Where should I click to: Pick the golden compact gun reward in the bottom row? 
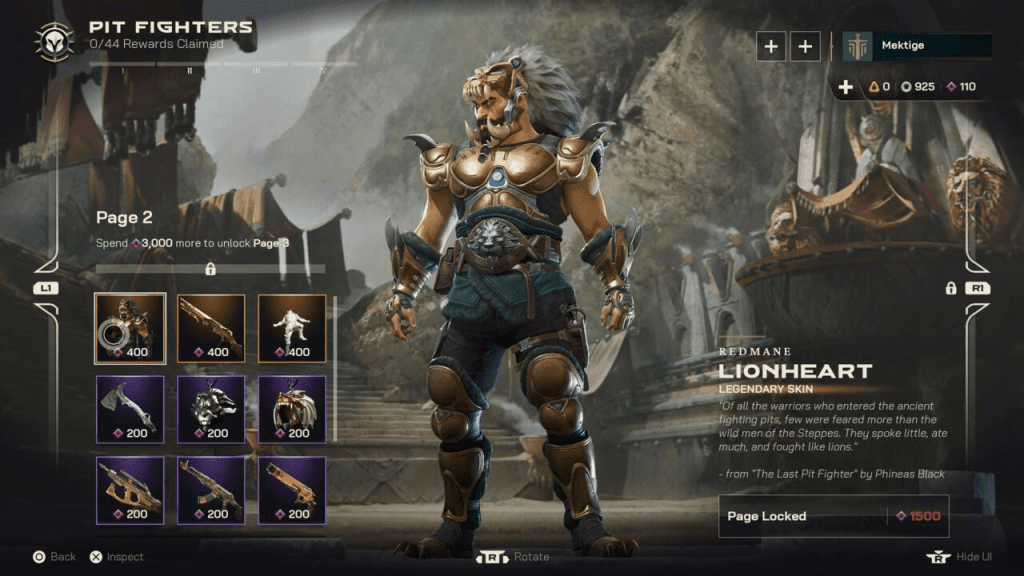tap(292, 490)
